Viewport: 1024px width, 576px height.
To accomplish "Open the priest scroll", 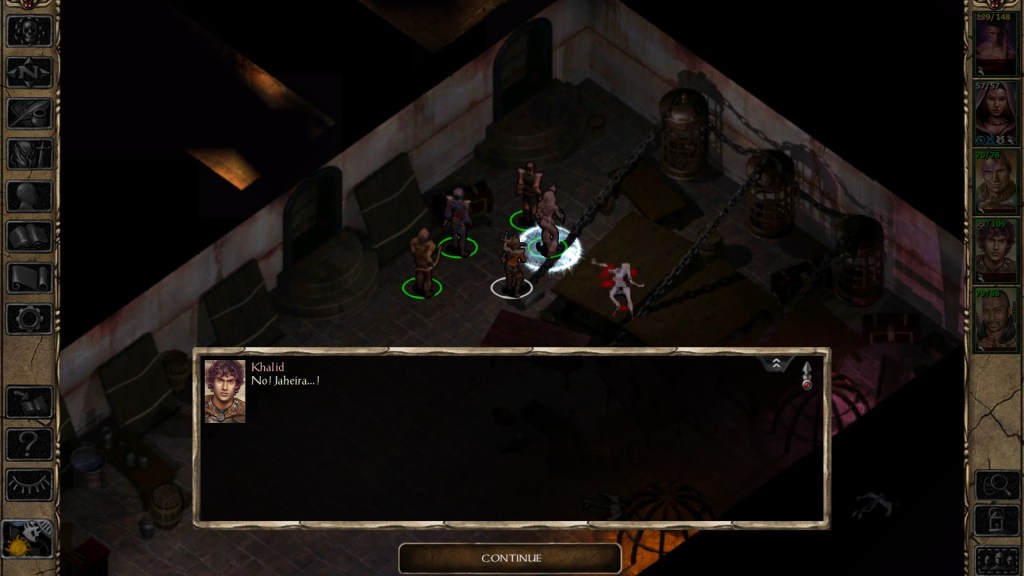I will [29, 277].
